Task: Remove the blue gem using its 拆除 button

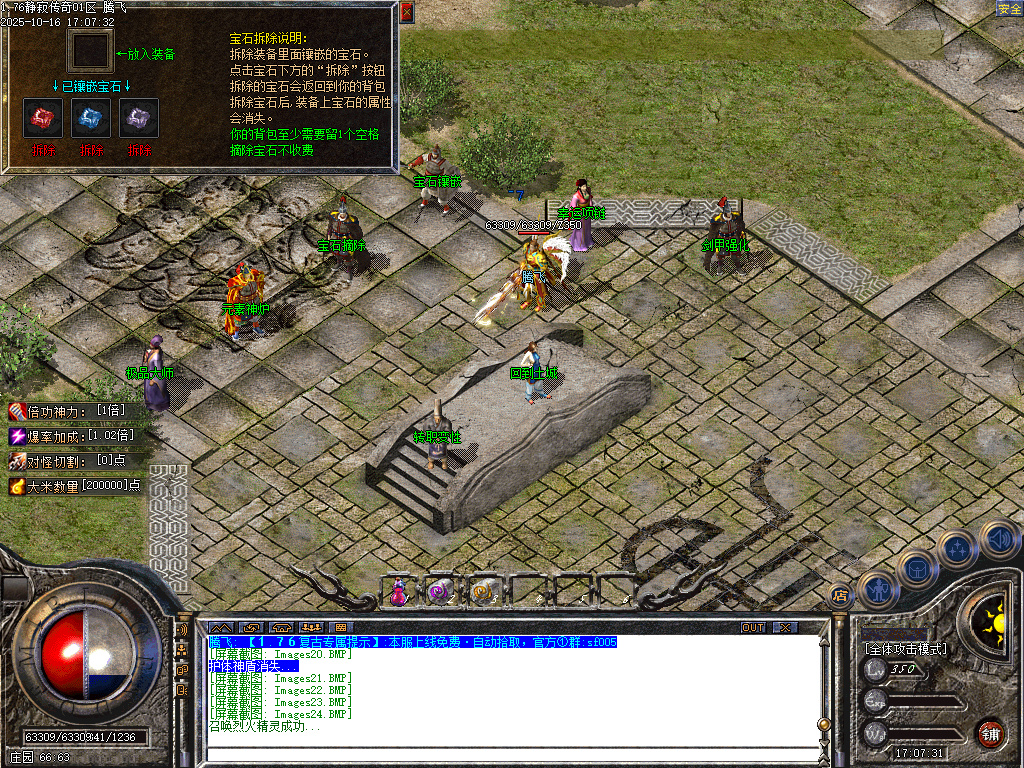Action: point(91,150)
